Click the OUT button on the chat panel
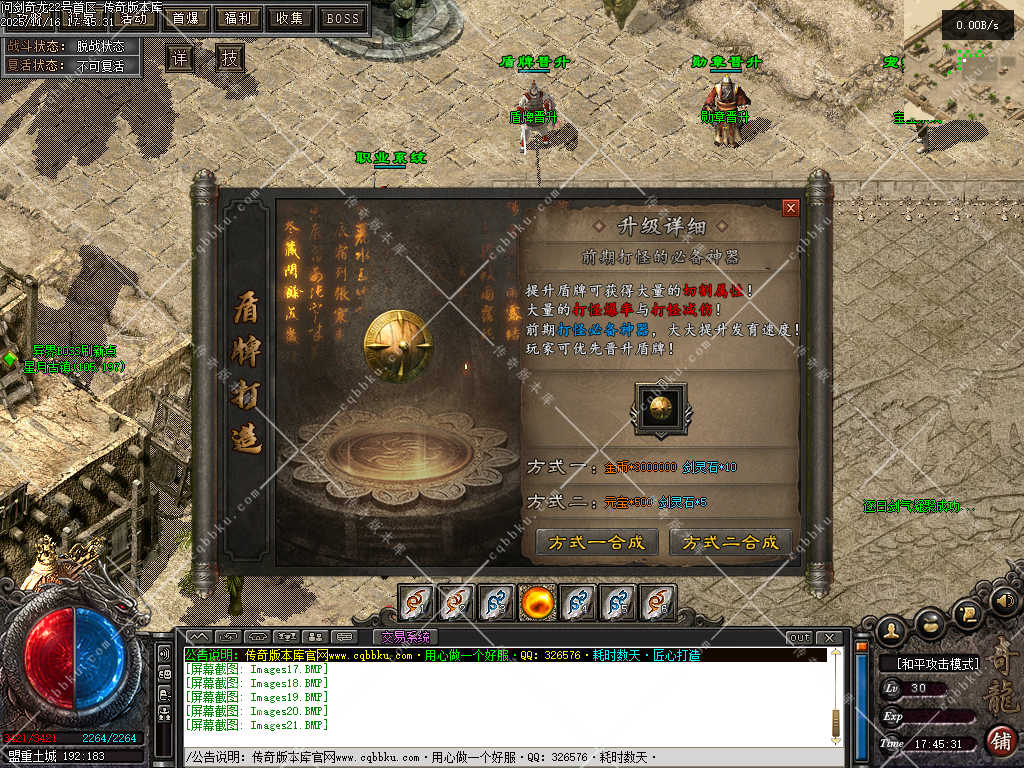 pyautogui.click(x=800, y=638)
